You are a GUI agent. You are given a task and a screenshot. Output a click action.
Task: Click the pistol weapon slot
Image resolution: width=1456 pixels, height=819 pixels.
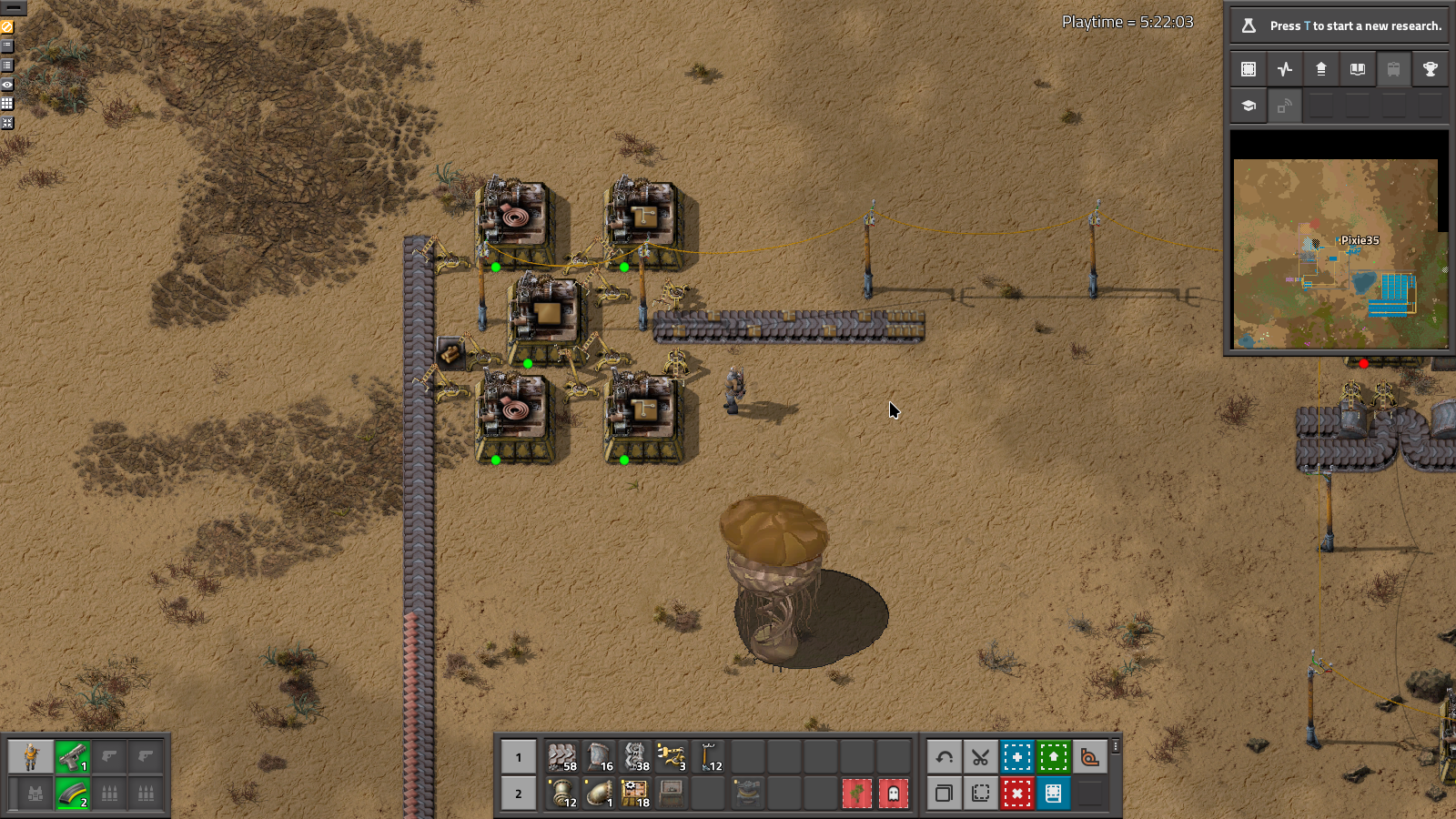coord(73,756)
